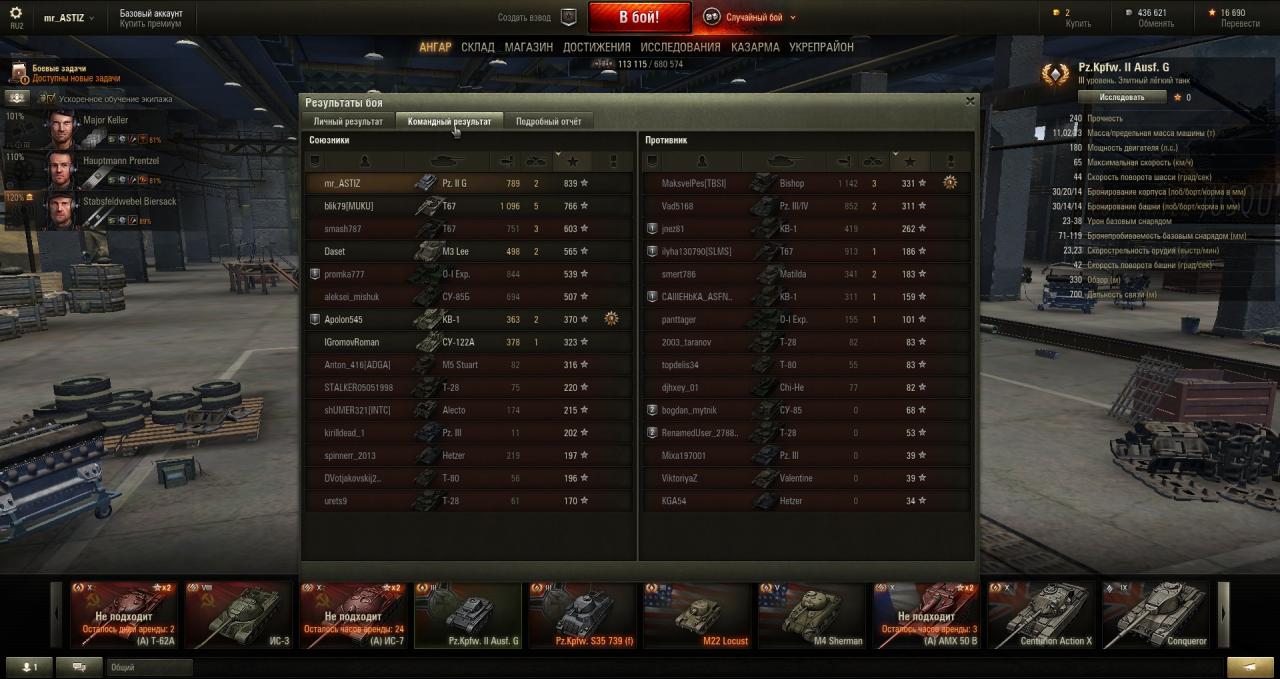Open the Случайный бой battle type dropdown
The width and height of the screenshot is (1280, 679).
[750, 17]
